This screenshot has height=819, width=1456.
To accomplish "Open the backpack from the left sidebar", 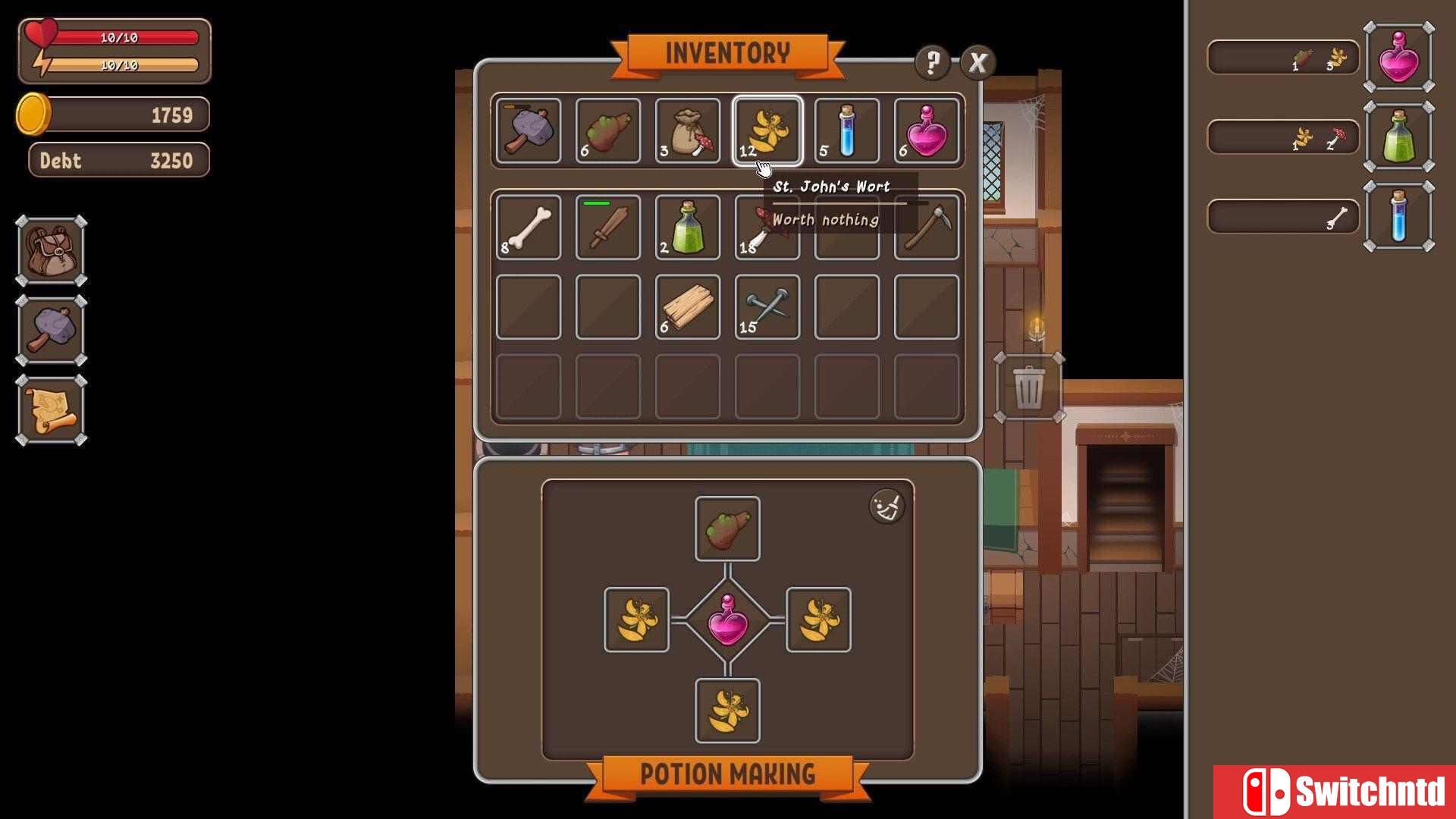I will click(52, 251).
